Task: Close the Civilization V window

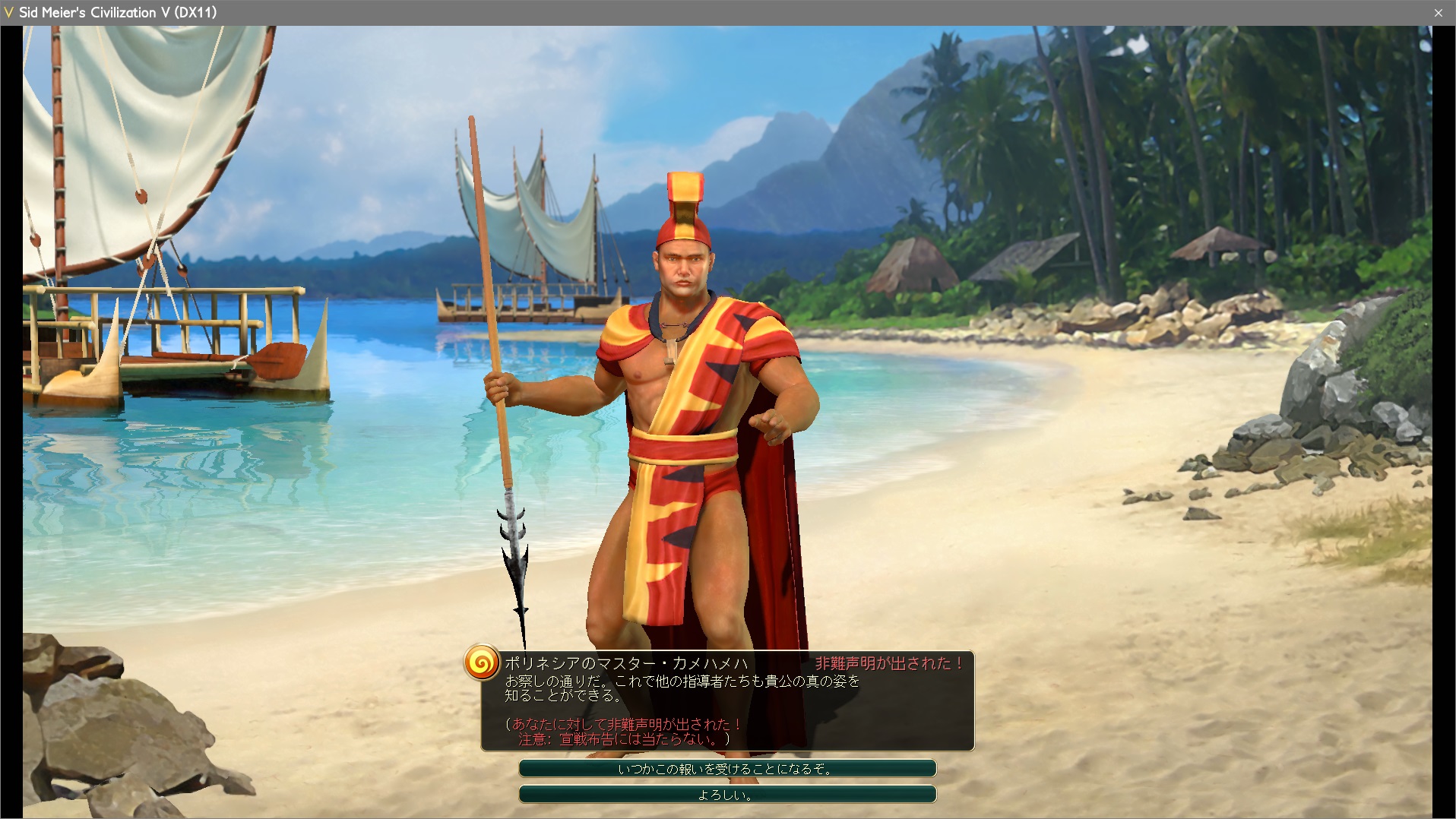Action: (1438, 13)
